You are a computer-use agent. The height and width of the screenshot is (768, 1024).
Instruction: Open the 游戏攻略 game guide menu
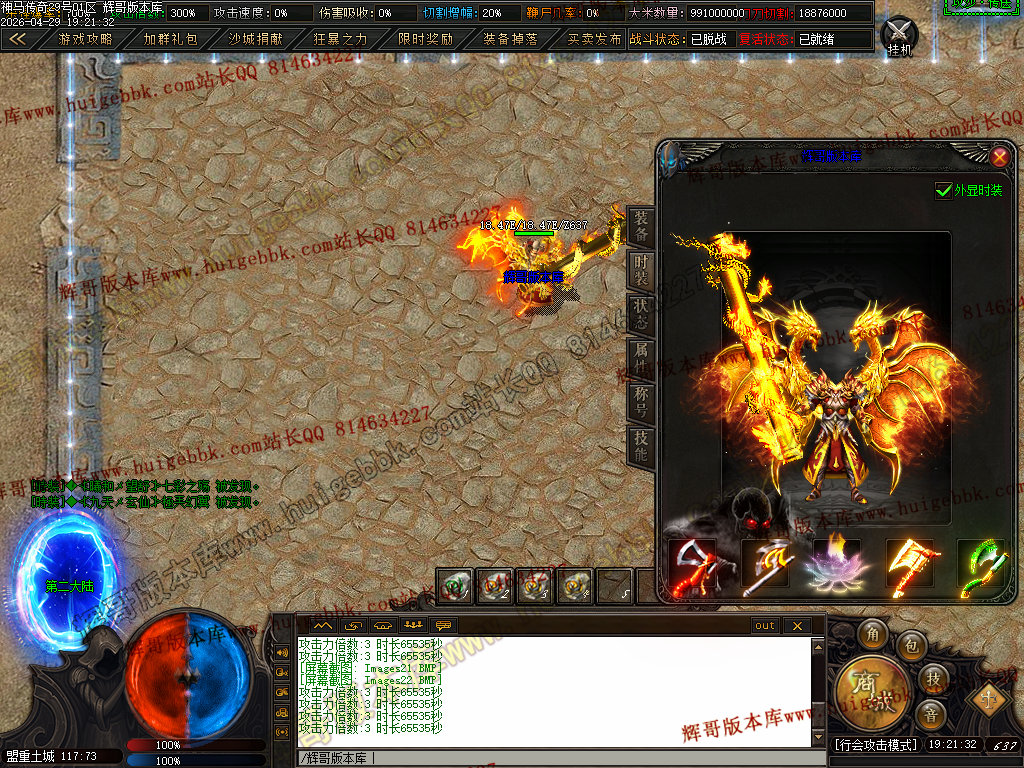85,39
